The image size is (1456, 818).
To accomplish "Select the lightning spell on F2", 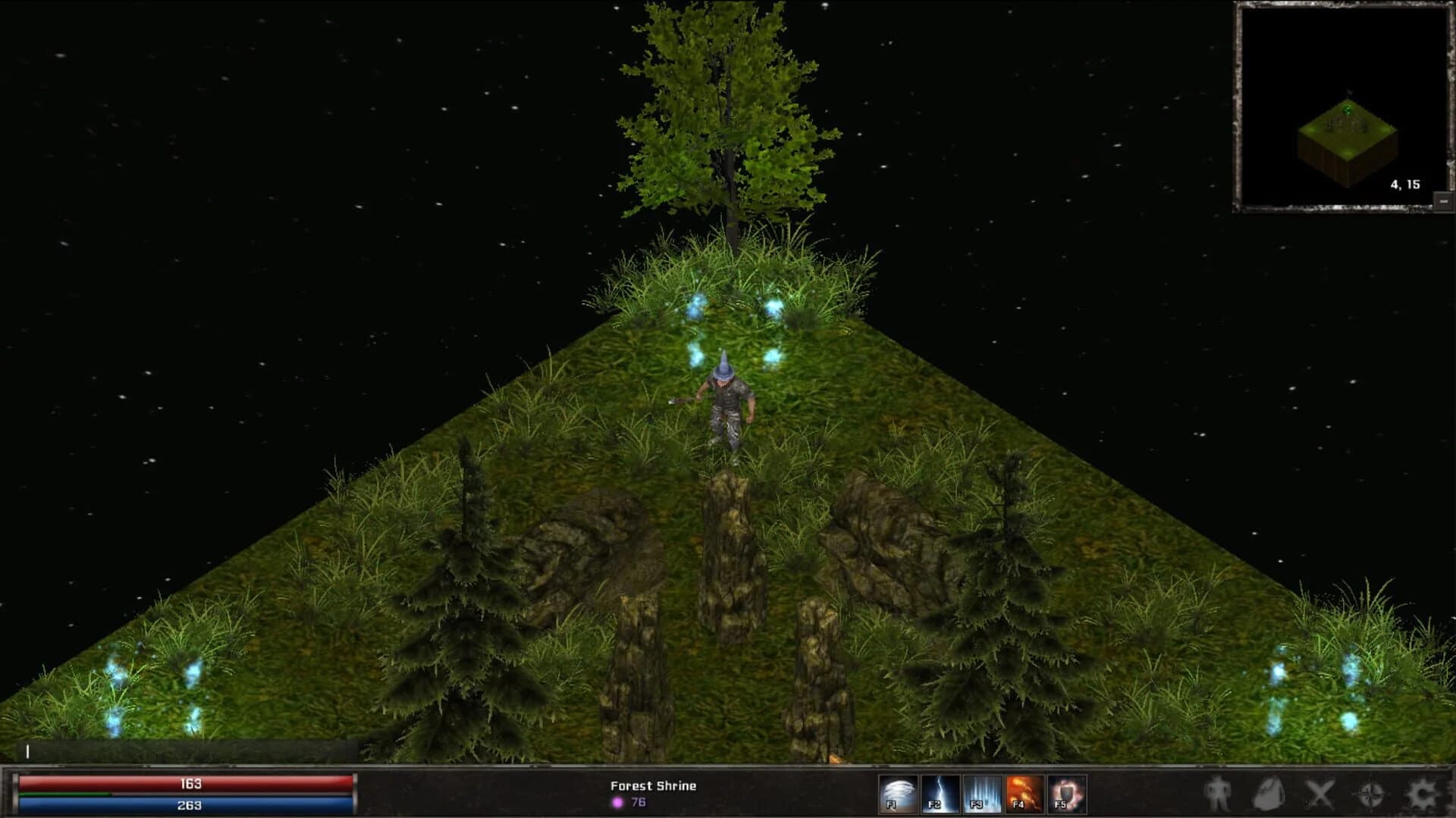I will coord(939,794).
